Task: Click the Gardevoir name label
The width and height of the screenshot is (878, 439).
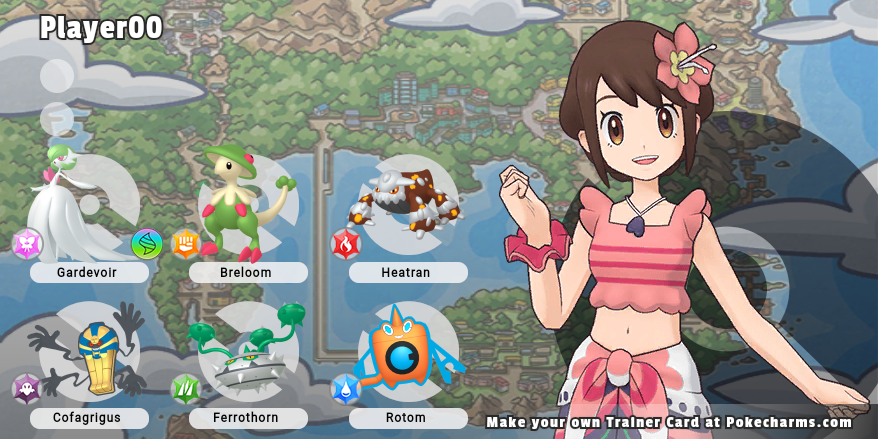Action: pyautogui.click(x=89, y=272)
